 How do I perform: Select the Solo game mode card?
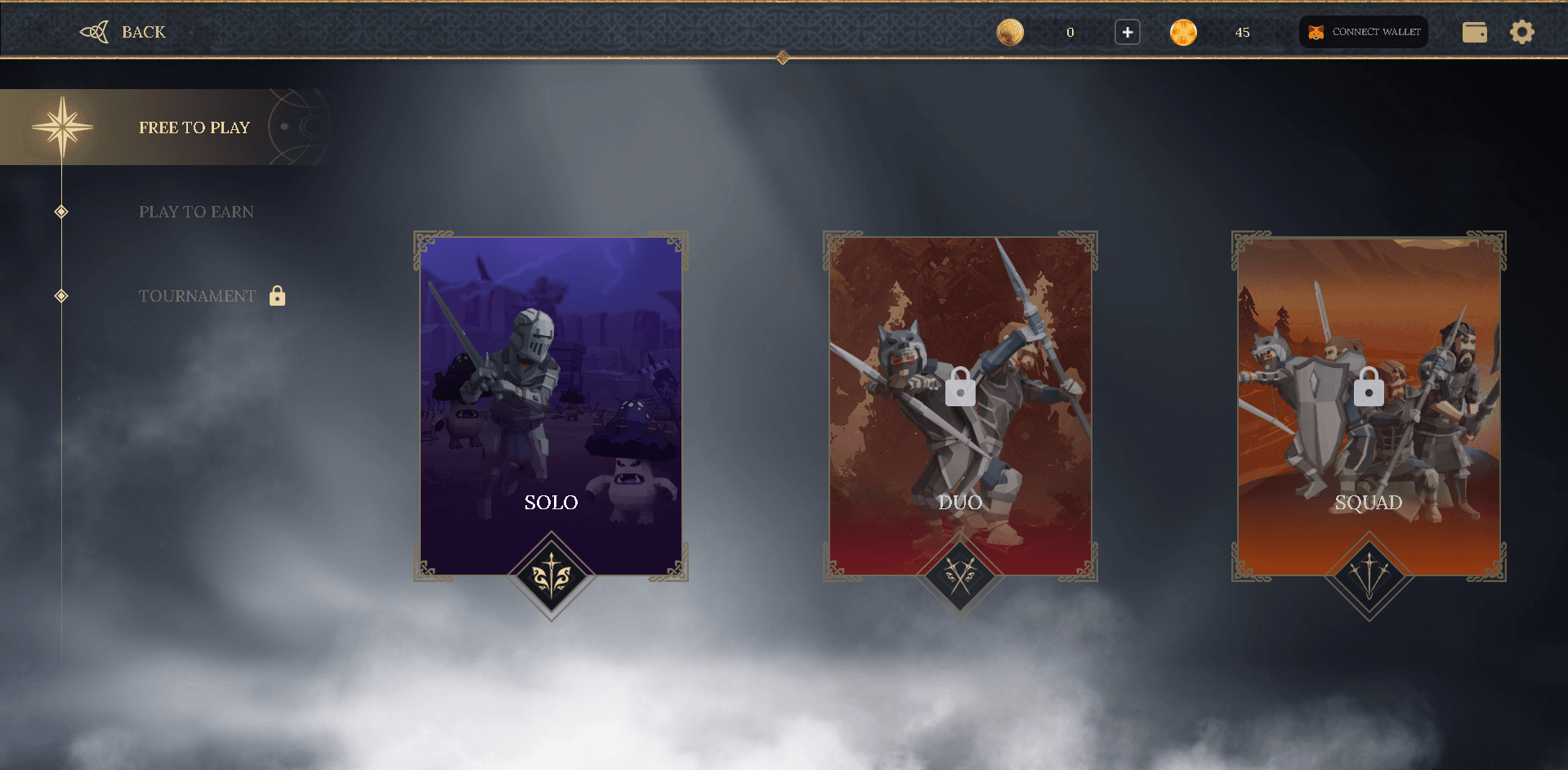(550, 401)
